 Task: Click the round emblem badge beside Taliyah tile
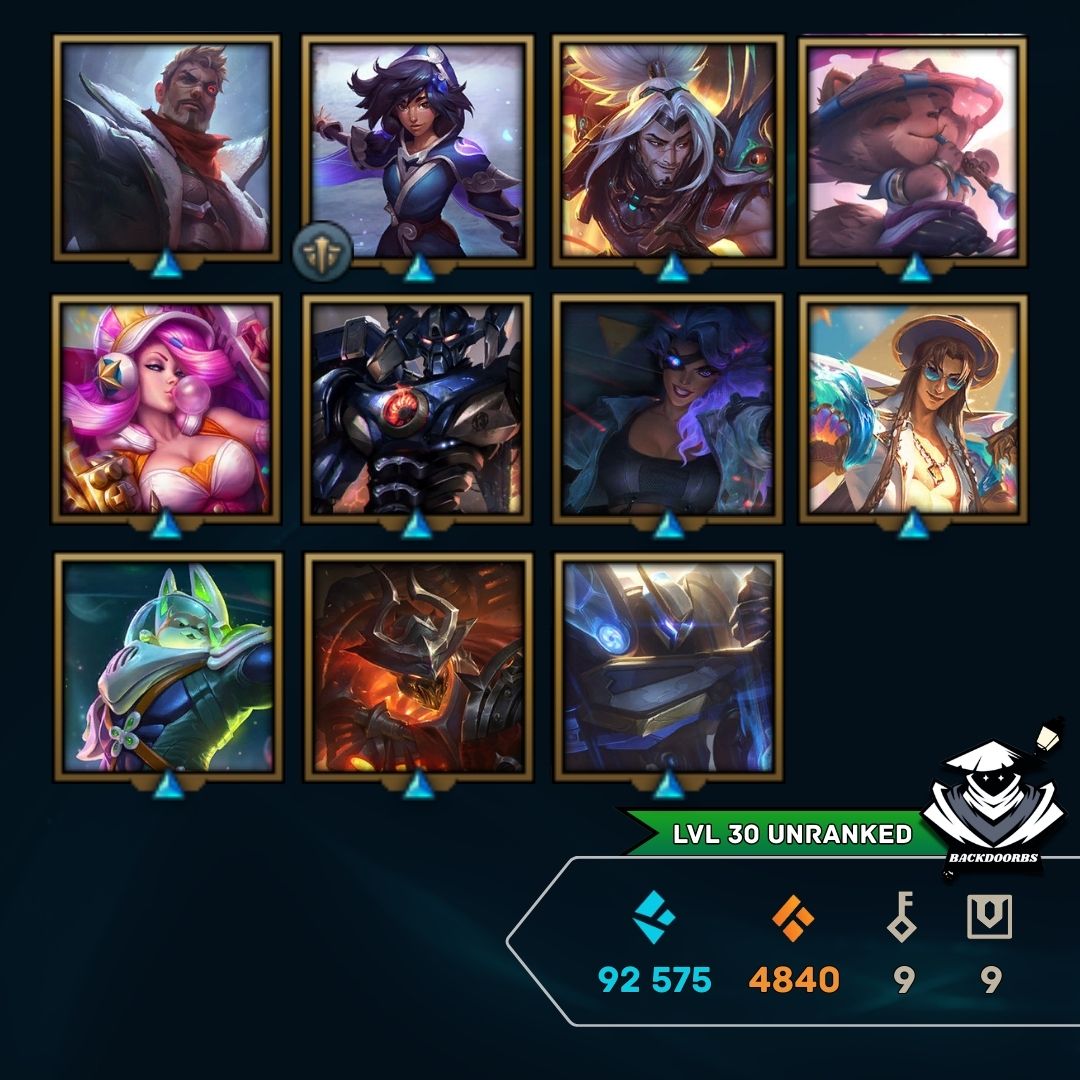322,252
